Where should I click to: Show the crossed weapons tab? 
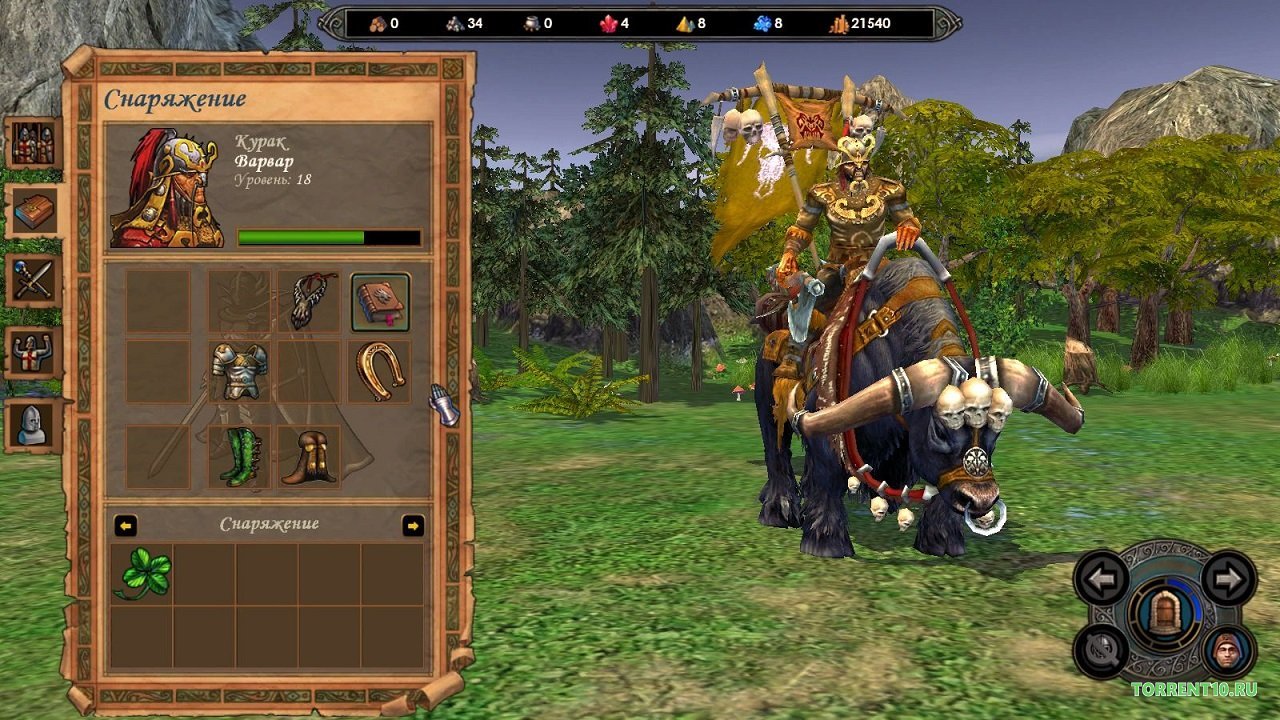(x=33, y=280)
